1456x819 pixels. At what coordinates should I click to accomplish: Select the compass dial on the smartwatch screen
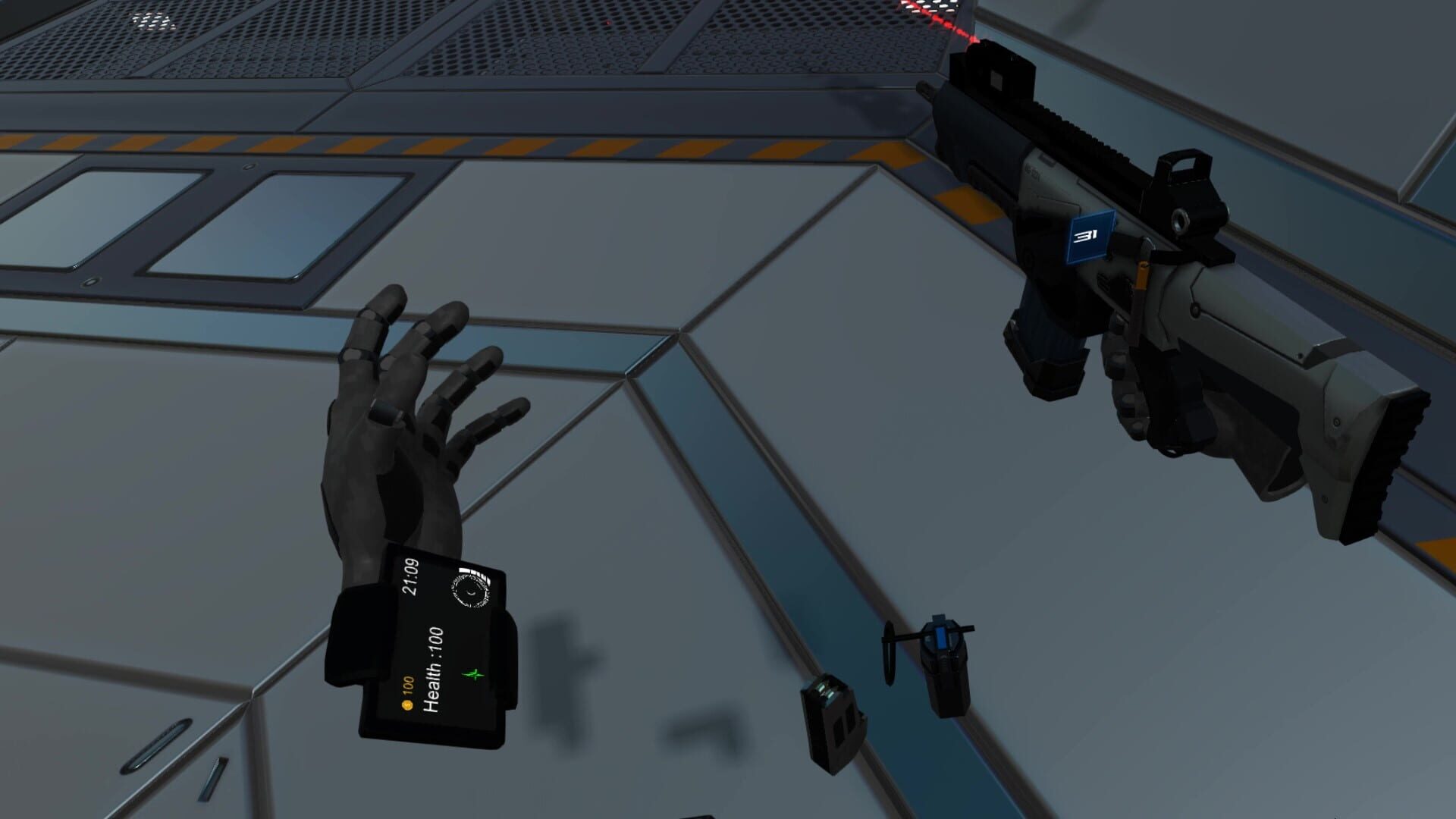pyautogui.click(x=469, y=589)
